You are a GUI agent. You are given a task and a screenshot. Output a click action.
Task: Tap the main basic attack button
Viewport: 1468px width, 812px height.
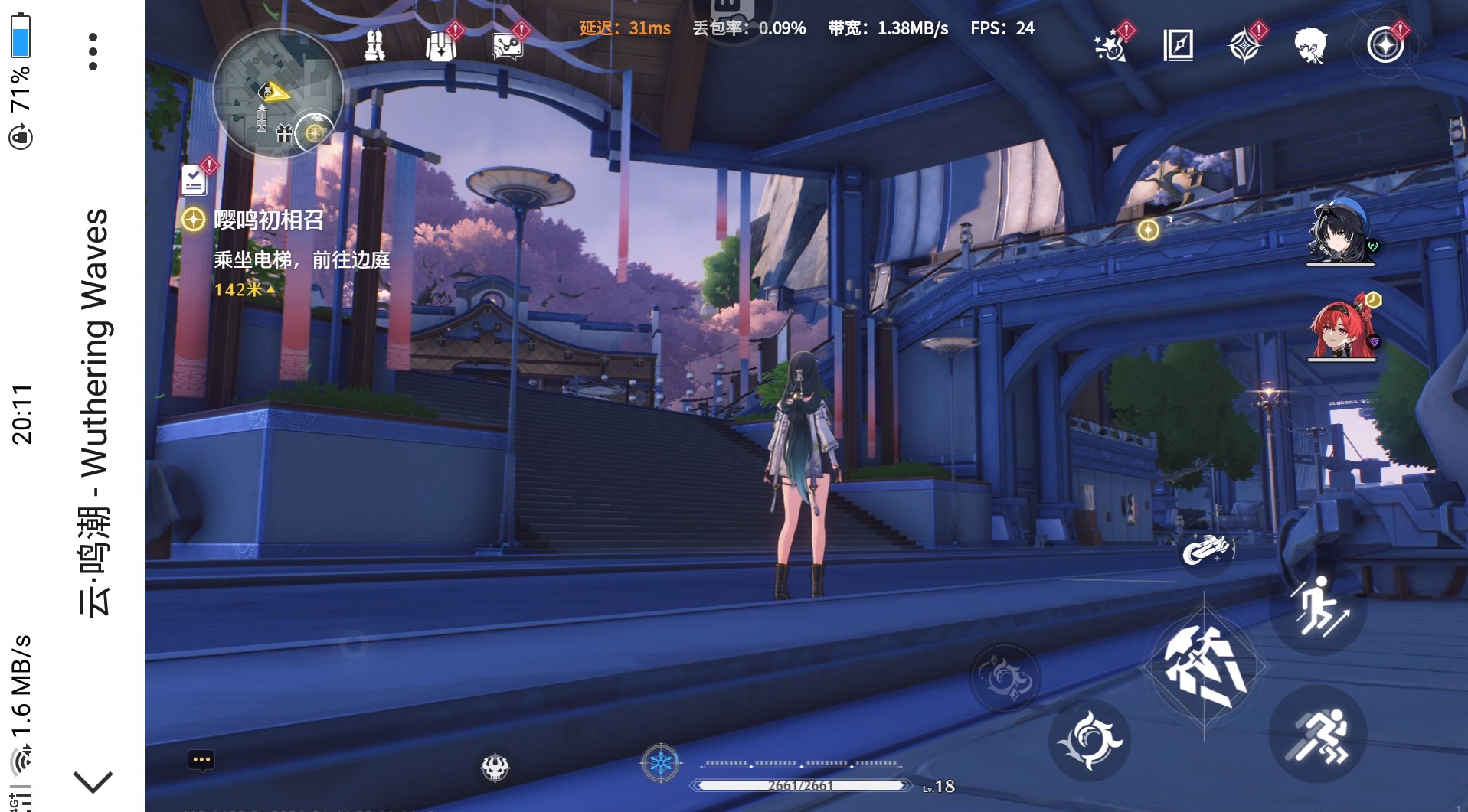click(x=1204, y=667)
